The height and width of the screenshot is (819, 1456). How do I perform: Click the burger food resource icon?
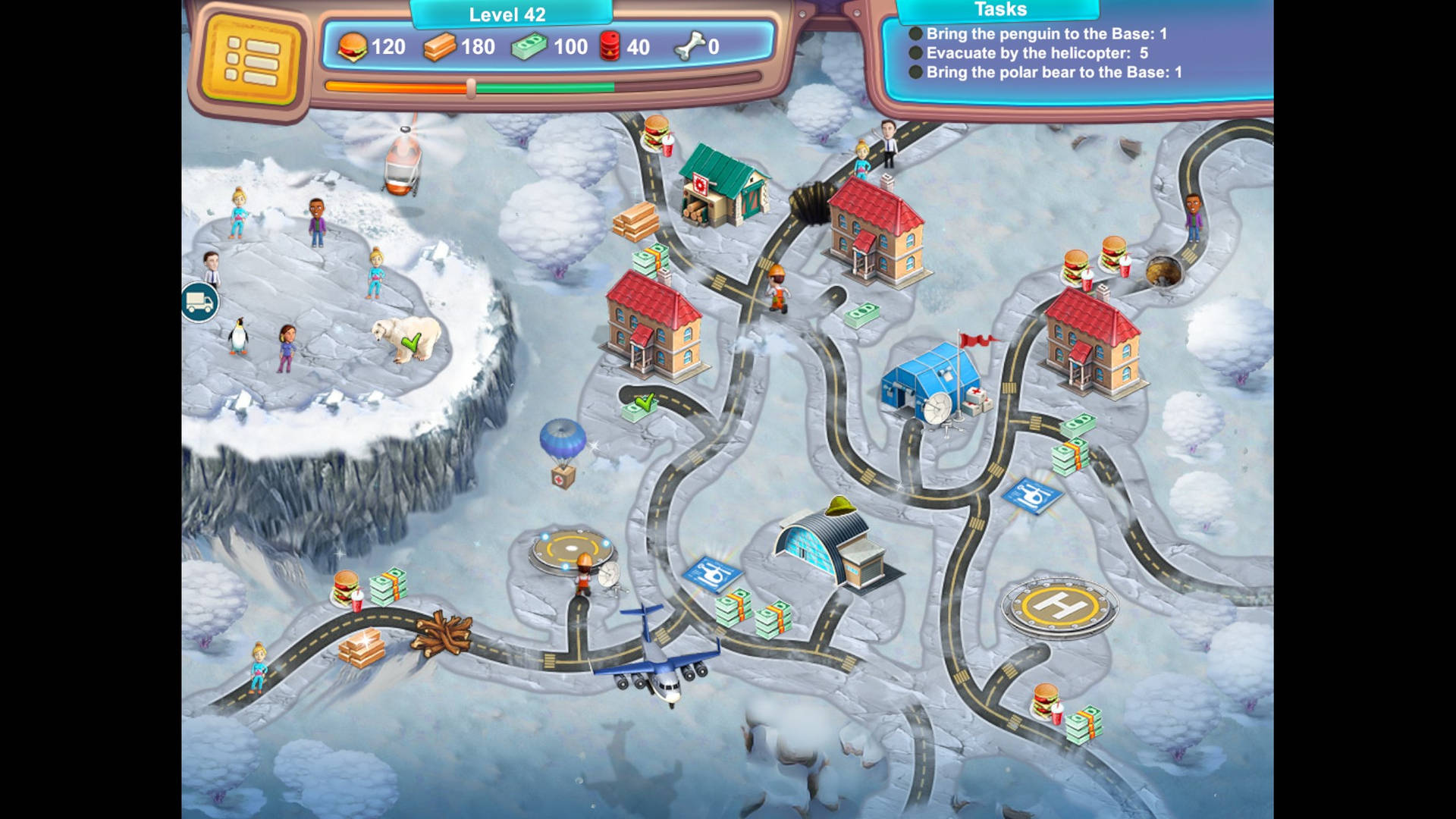(353, 47)
